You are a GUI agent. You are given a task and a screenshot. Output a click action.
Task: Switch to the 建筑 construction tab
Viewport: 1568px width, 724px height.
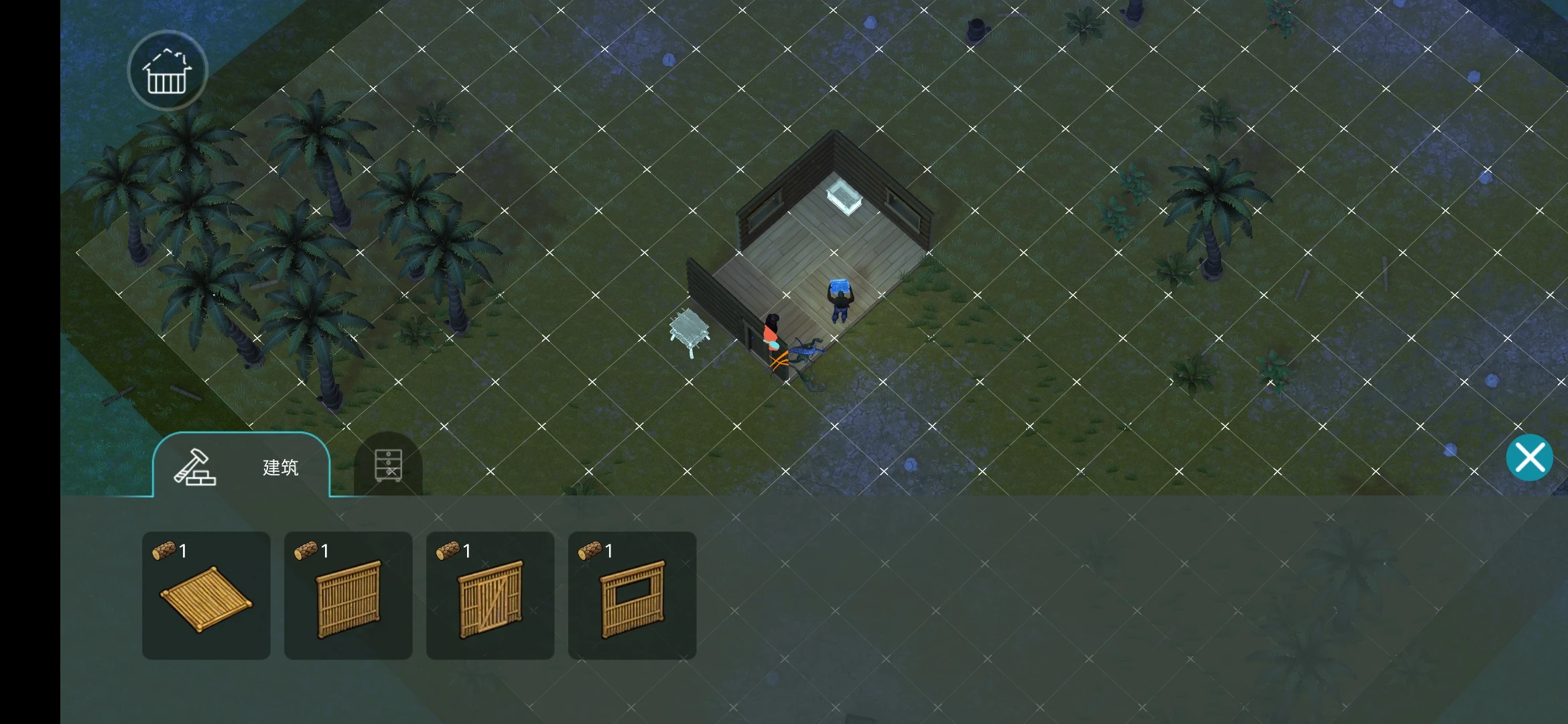241,467
